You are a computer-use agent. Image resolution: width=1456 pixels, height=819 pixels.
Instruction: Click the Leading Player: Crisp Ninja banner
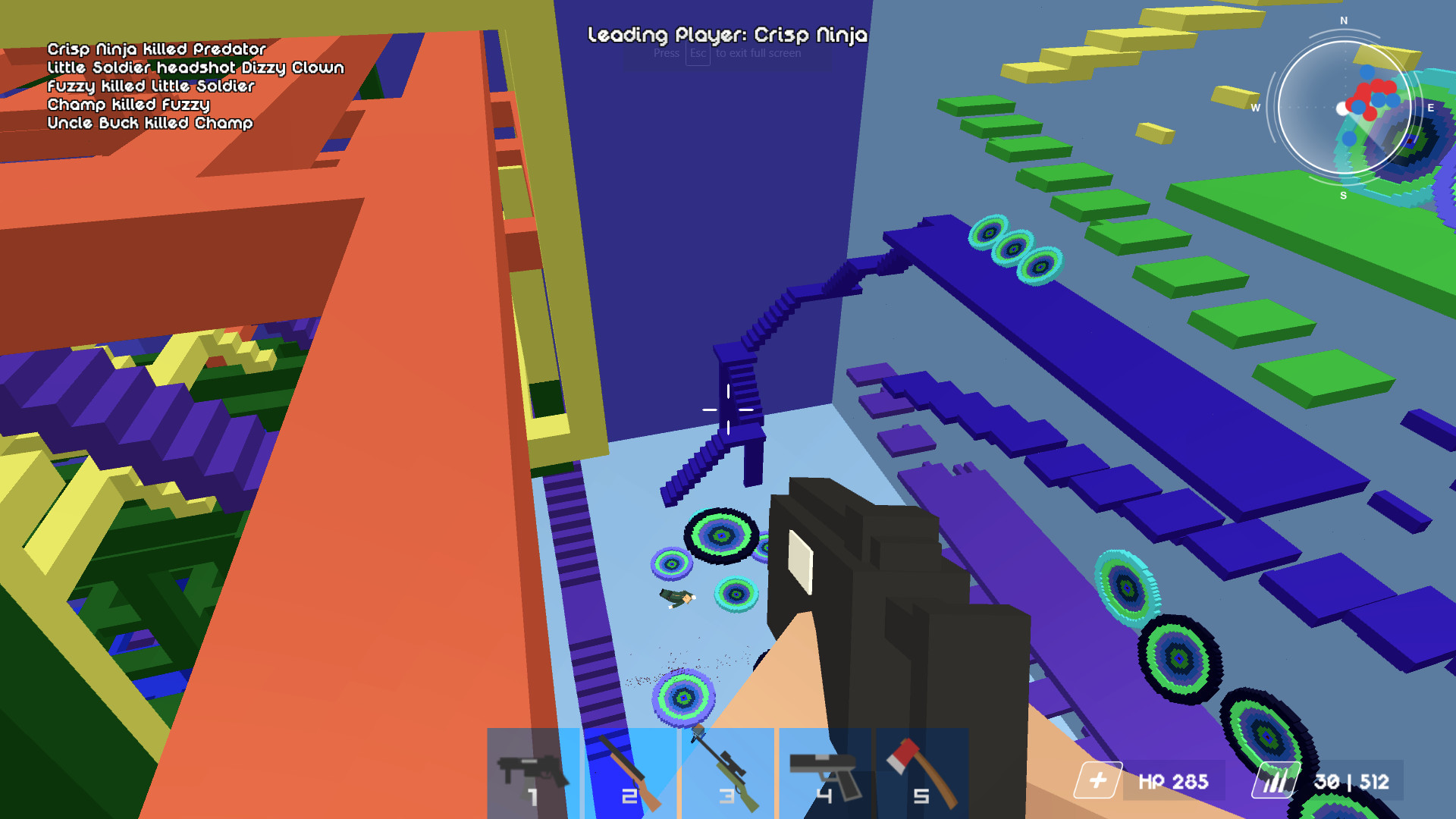click(728, 35)
